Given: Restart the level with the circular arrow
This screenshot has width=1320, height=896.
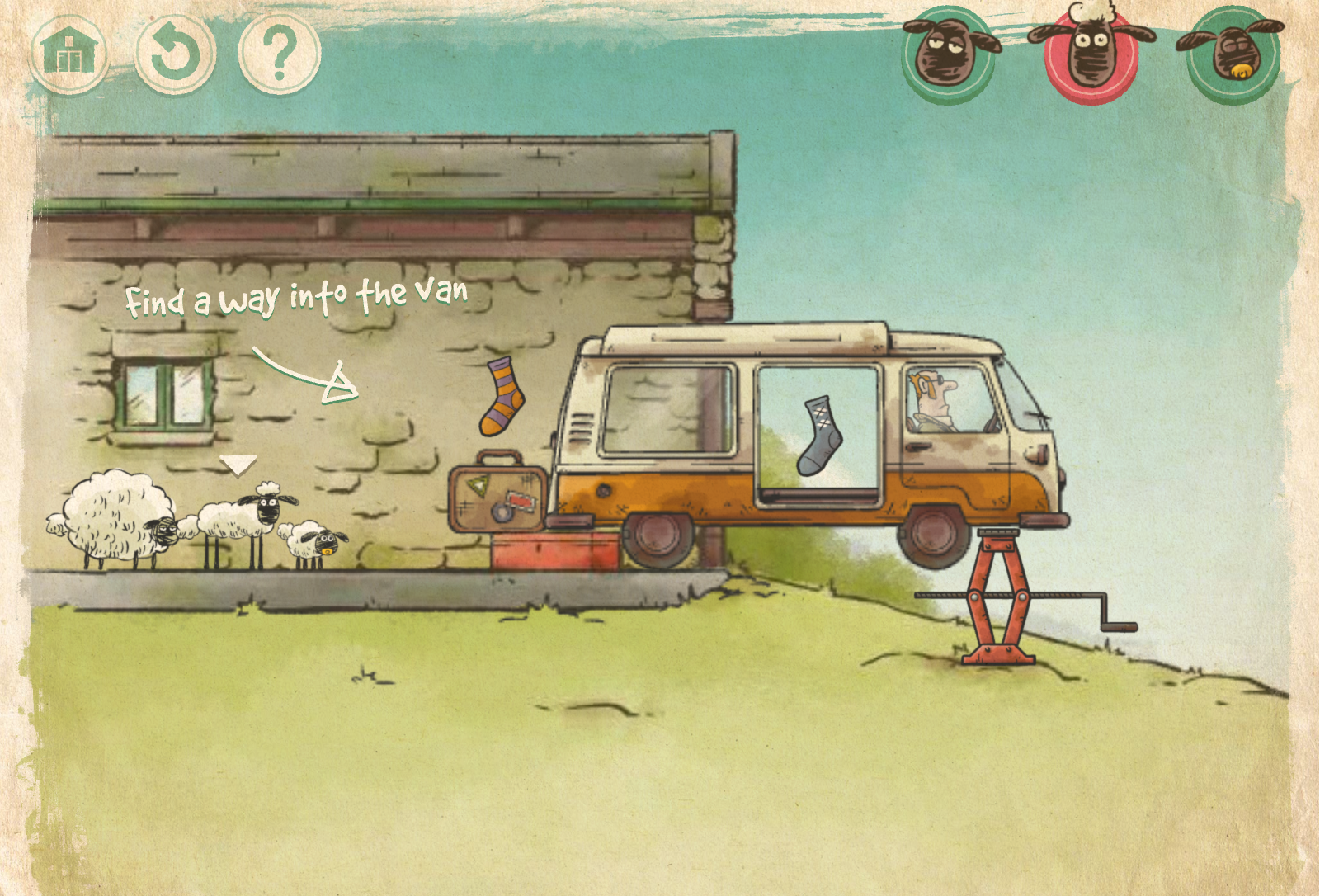Looking at the screenshot, I should [x=175, y=54].
